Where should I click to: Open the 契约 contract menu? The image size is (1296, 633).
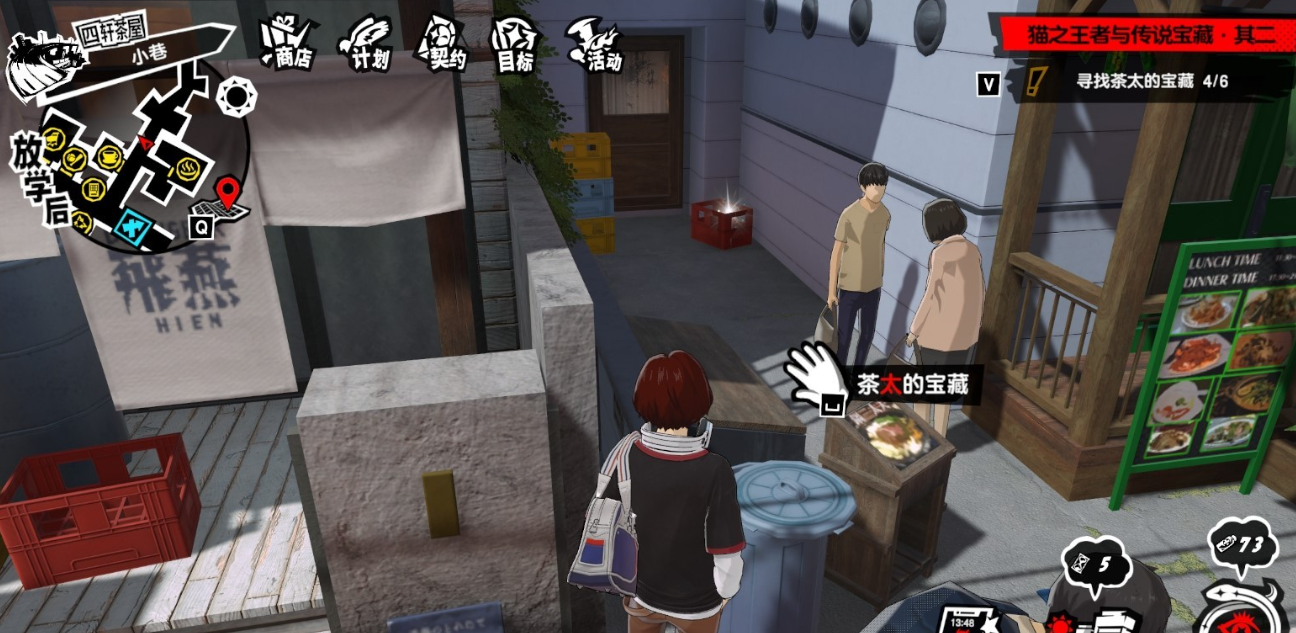(x=444, y=43)
